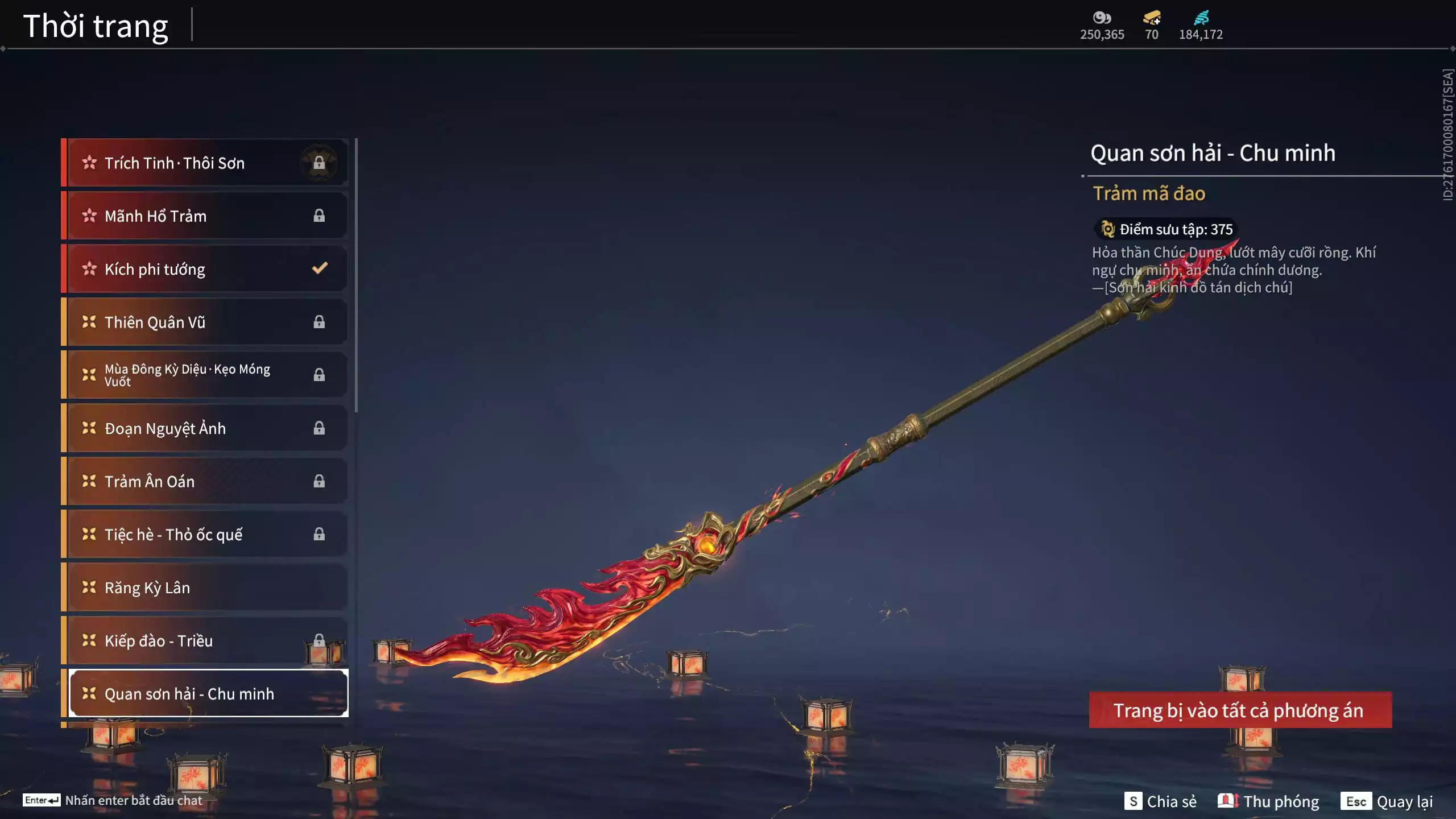Preview the Thiên Quân Vũ weapon skin
This screenshot has height=819, width=1456.
(x=205, y=322)
